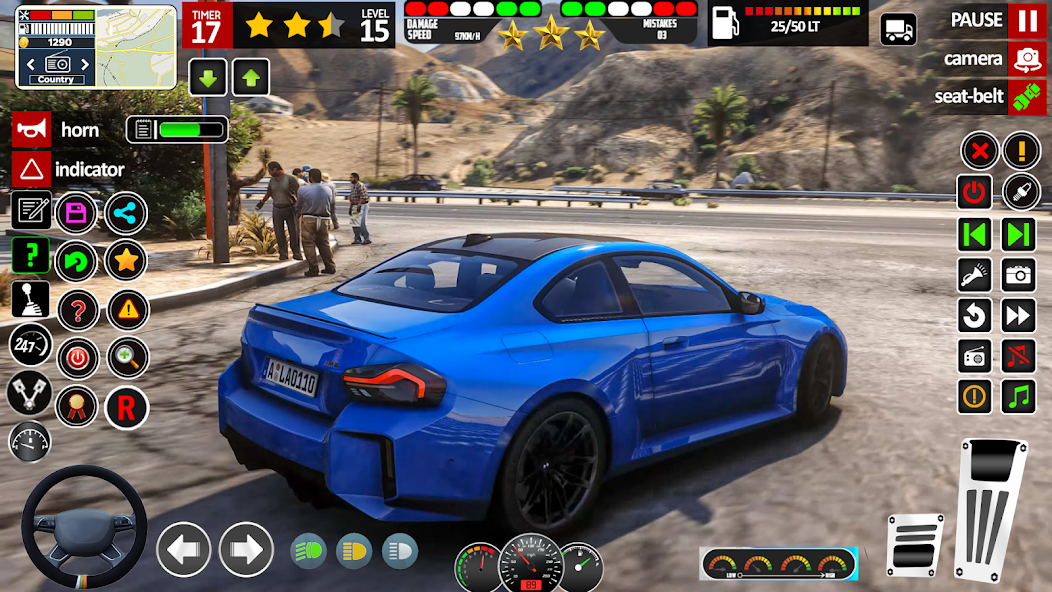The height and width of the screenshot is (592, 1052).
Task: Pause the game with the PAUSE button
Action: [x=1025, y=20]
